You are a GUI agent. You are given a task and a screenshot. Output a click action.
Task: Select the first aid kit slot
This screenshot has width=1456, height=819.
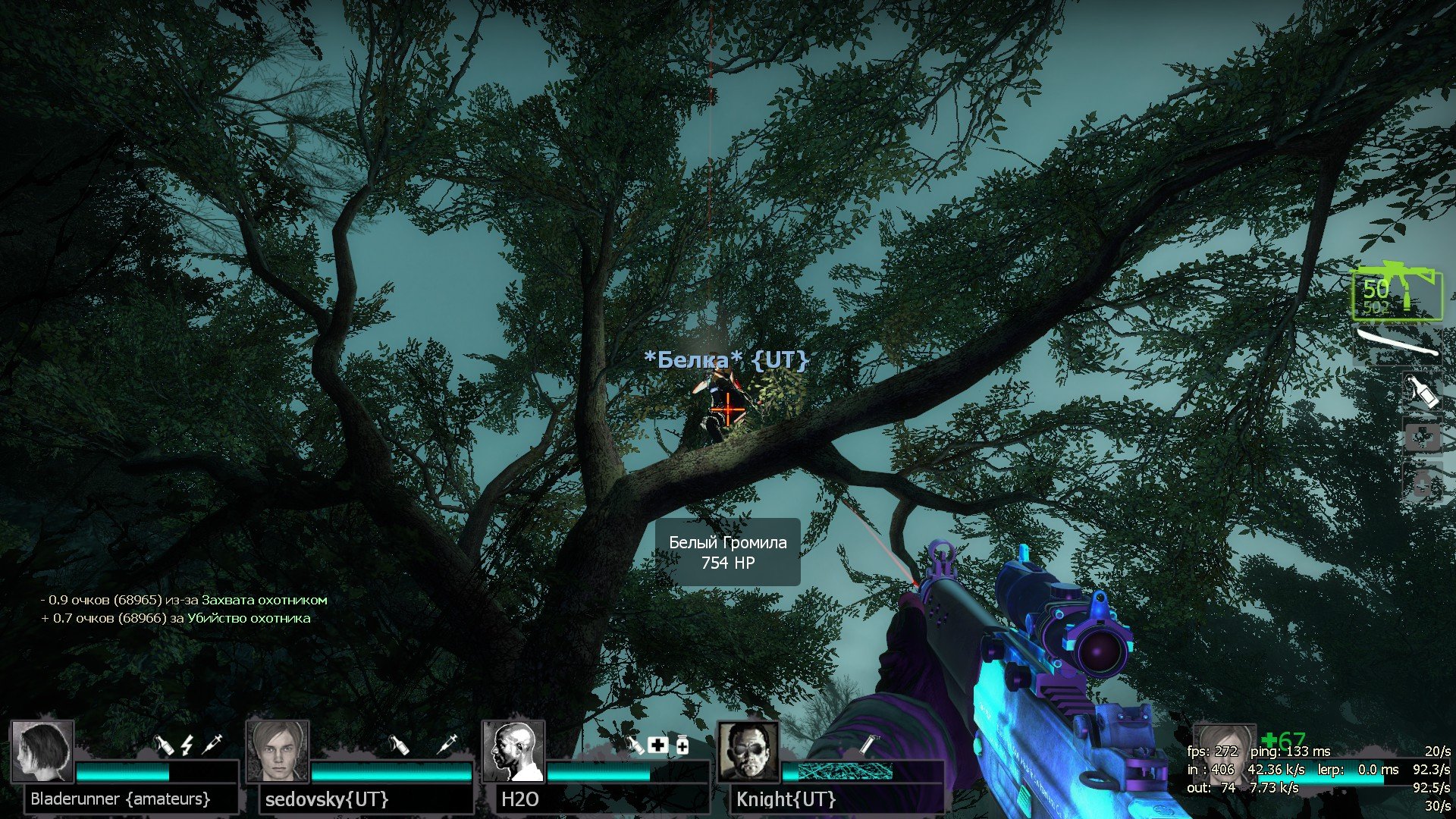click(x=1421, y=438)
